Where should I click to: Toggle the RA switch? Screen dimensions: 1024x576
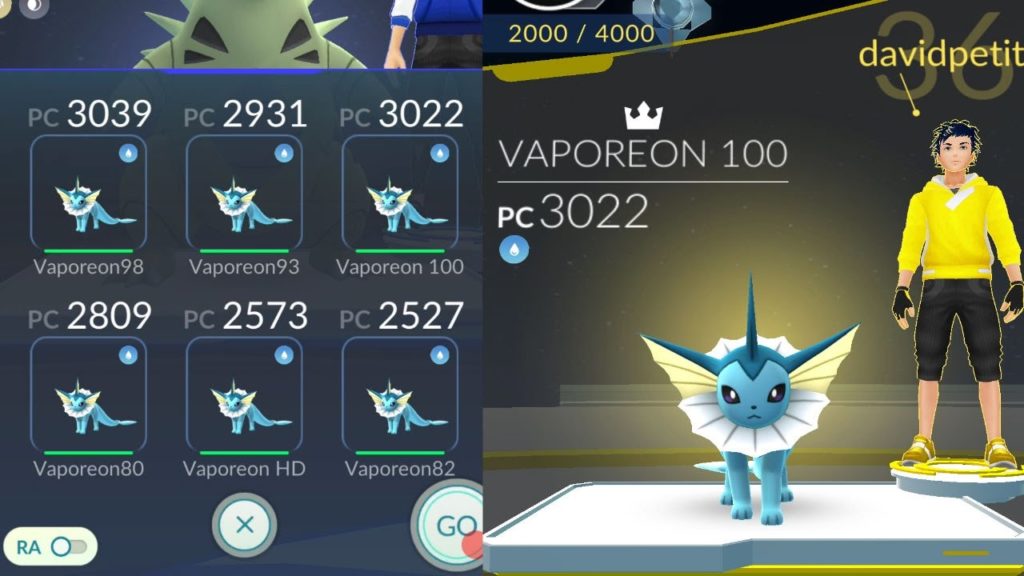click(x=68, y=546)
